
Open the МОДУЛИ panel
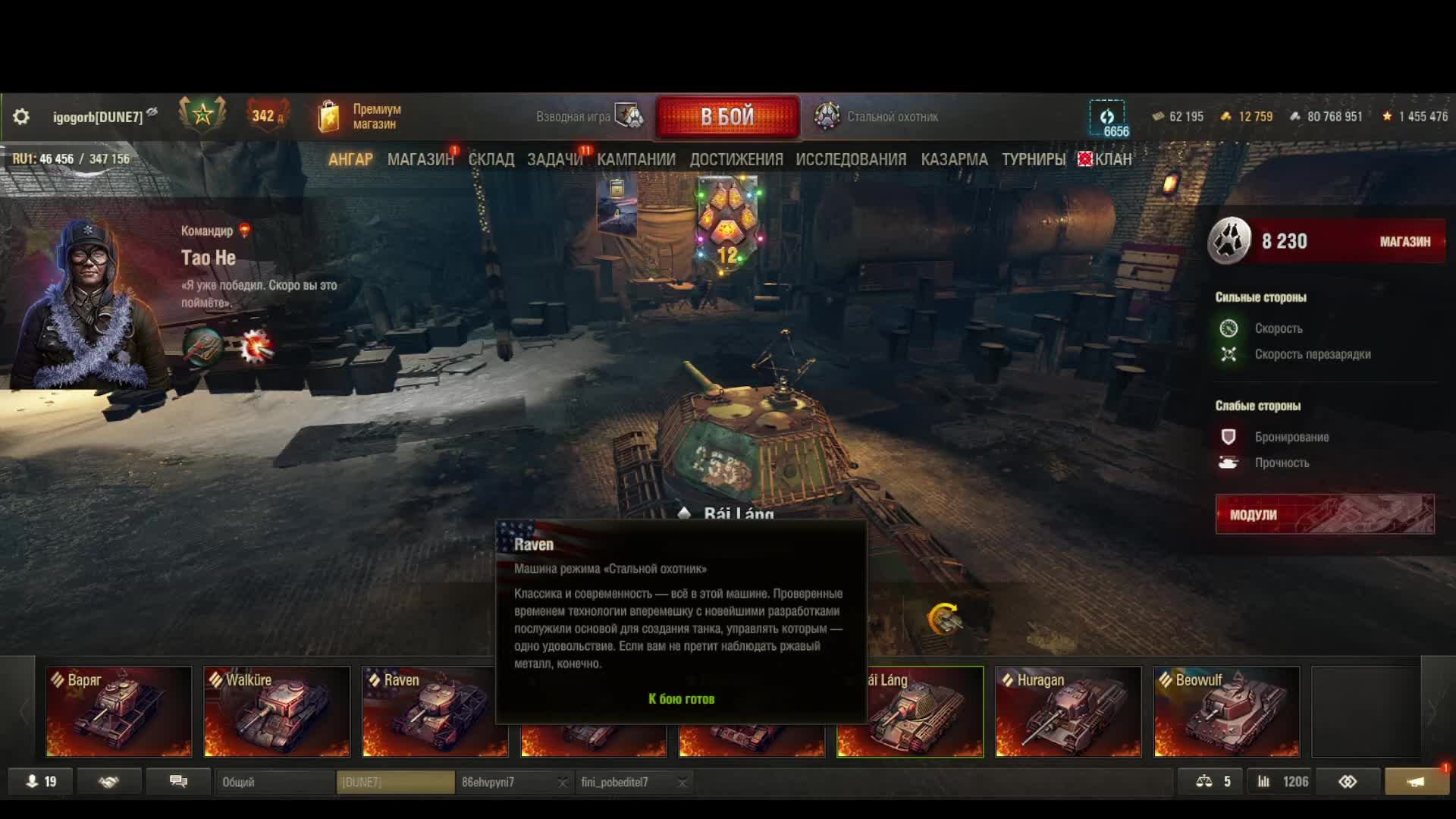[x=1324, y=514]
